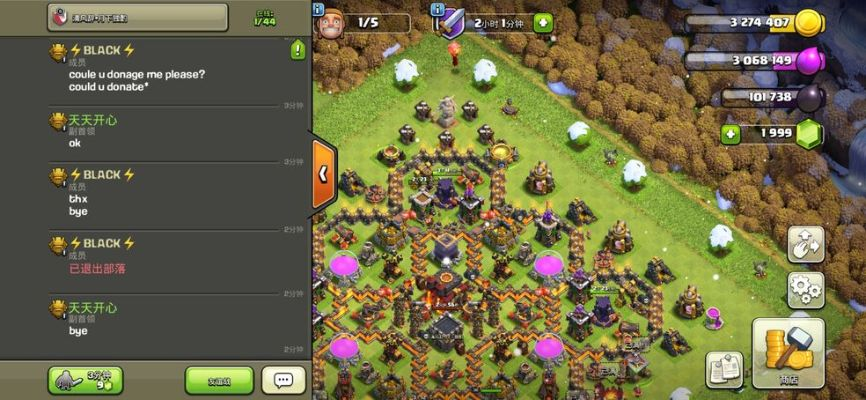Image resolution: width=866 pixels, height=400 pixels.
Task: Tap the troop request button costing gems
Action: [x=85, y=380]
